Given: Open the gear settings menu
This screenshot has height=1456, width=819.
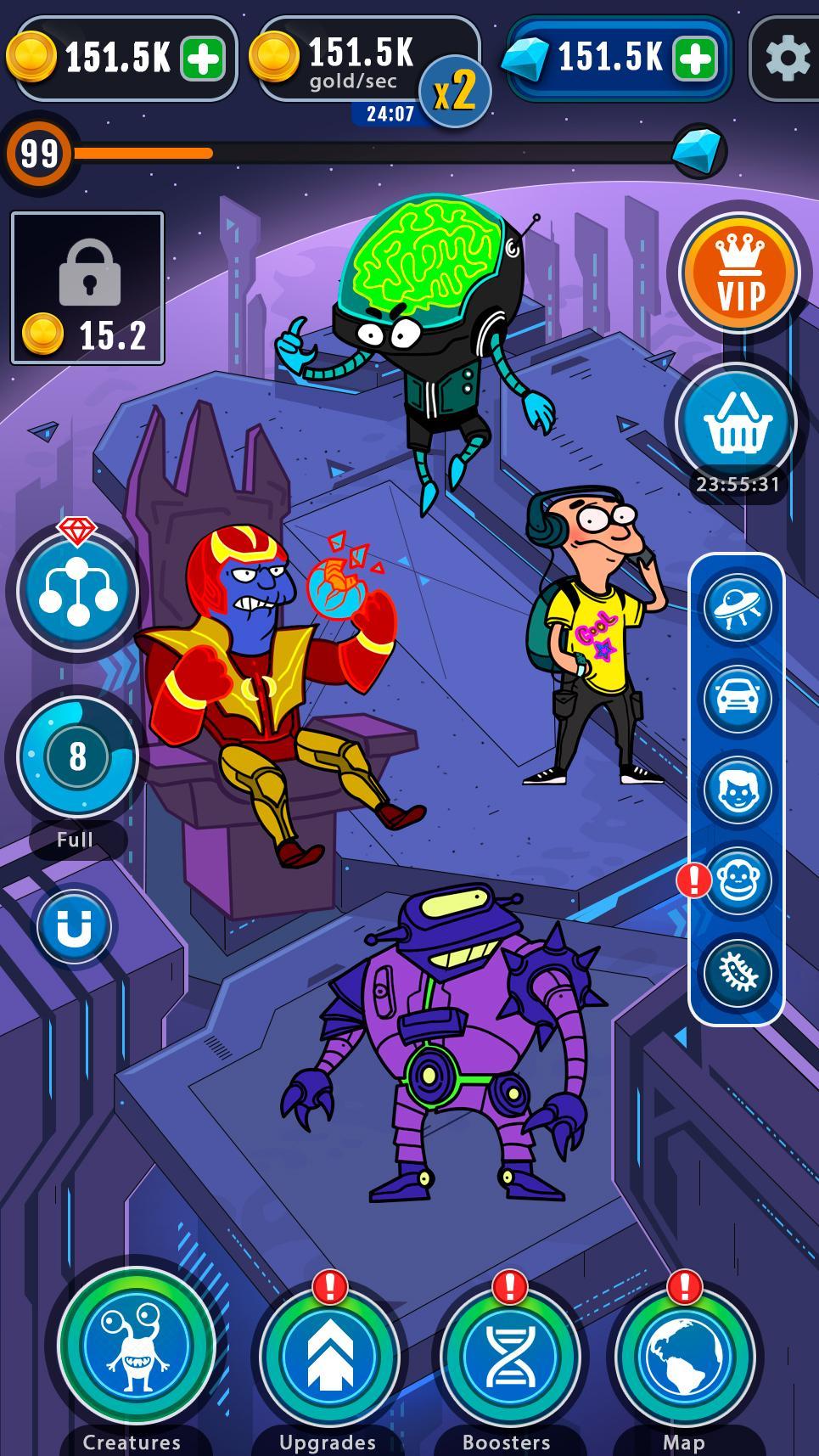Looking at the screenshot, I should pos(786,59).
